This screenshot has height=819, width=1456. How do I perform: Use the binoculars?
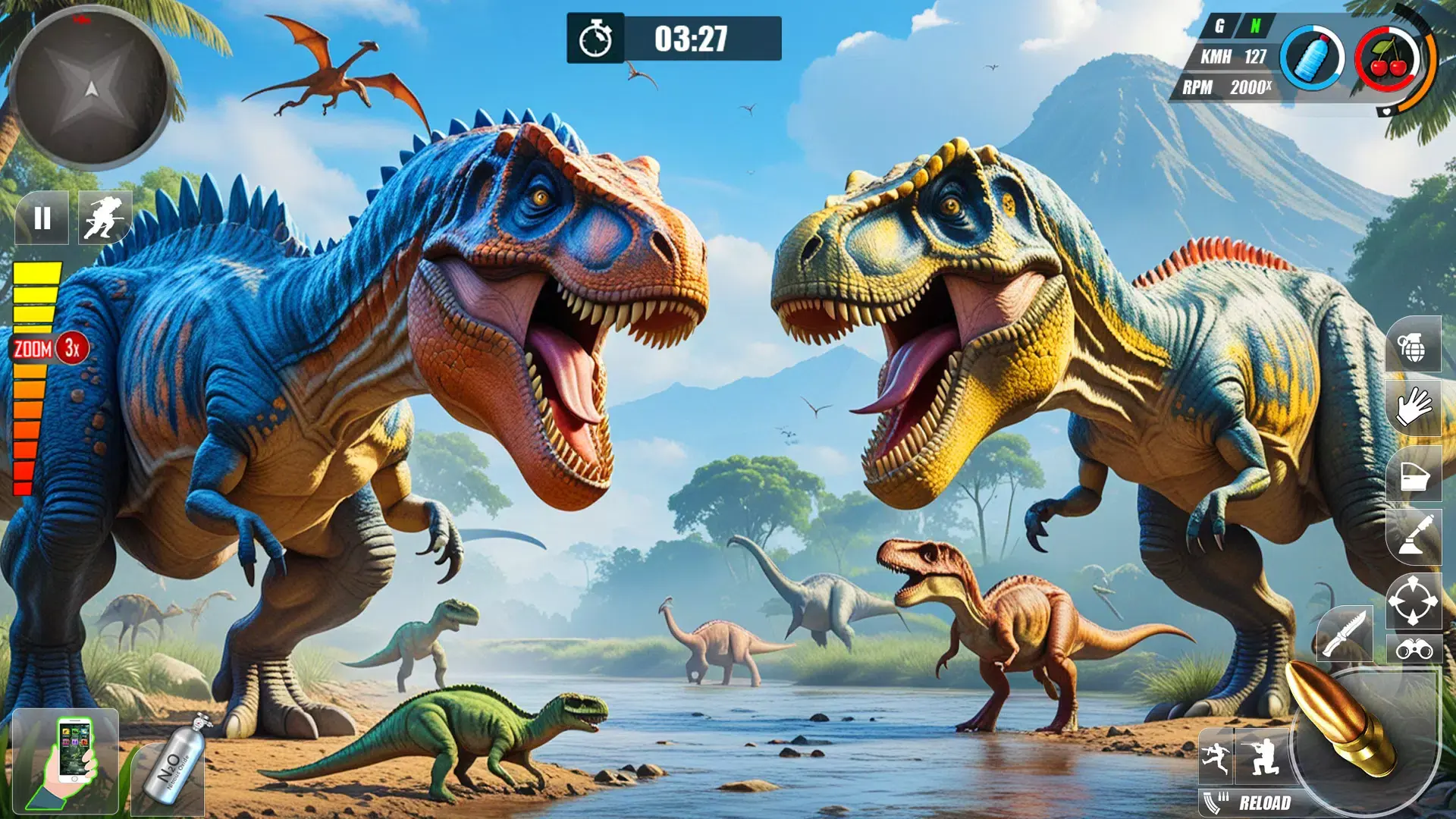tap(1413, 649)
